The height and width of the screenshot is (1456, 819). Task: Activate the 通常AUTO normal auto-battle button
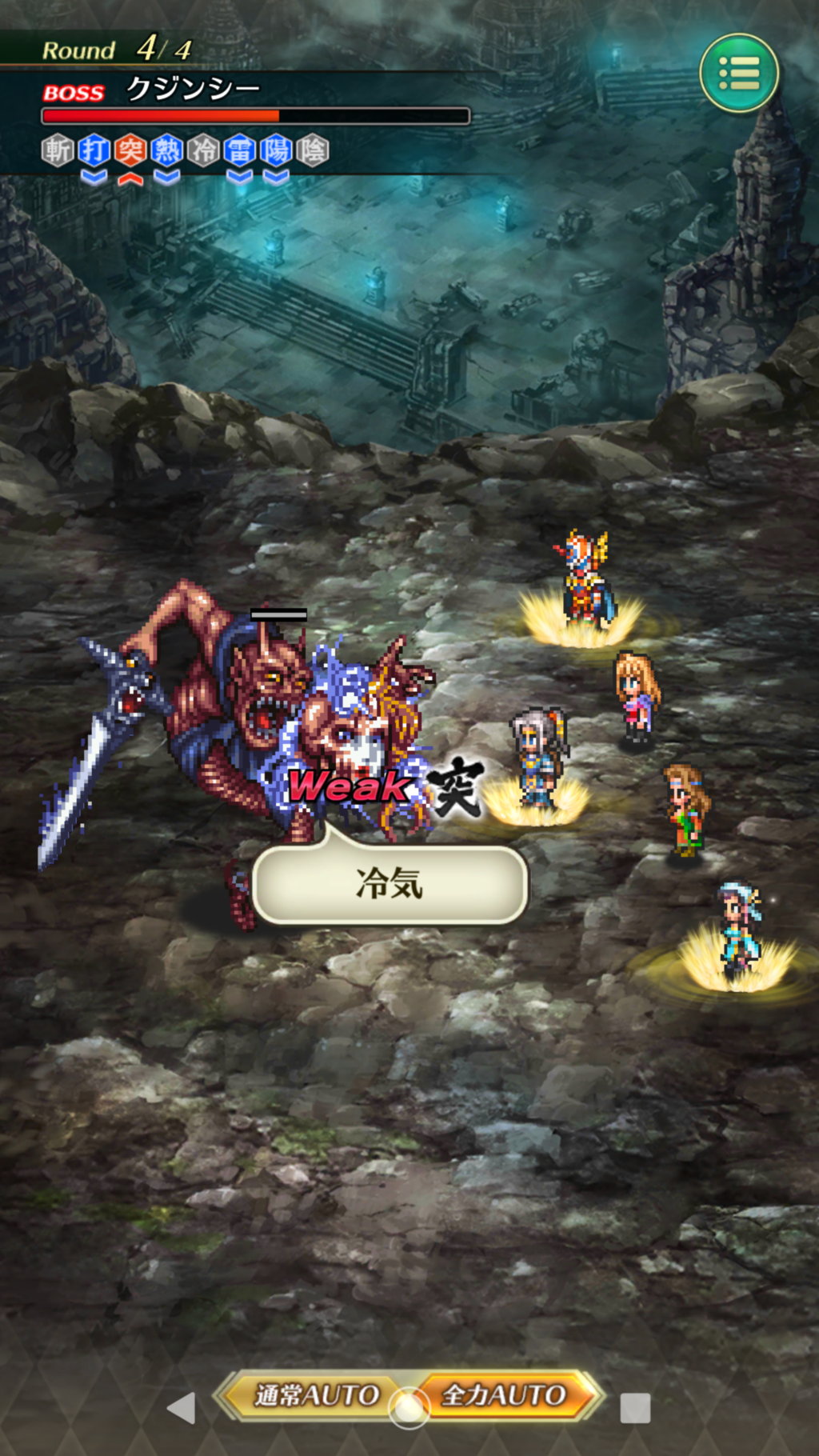(315, 1396)
